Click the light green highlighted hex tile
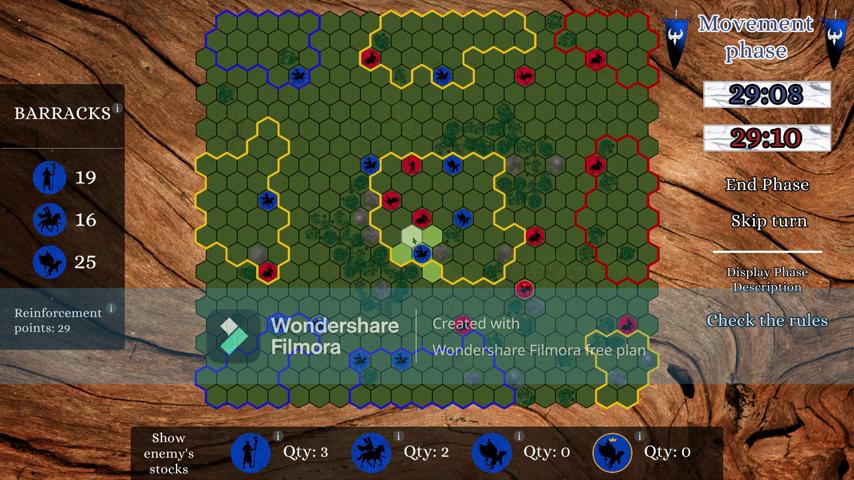 click(411, 237)
